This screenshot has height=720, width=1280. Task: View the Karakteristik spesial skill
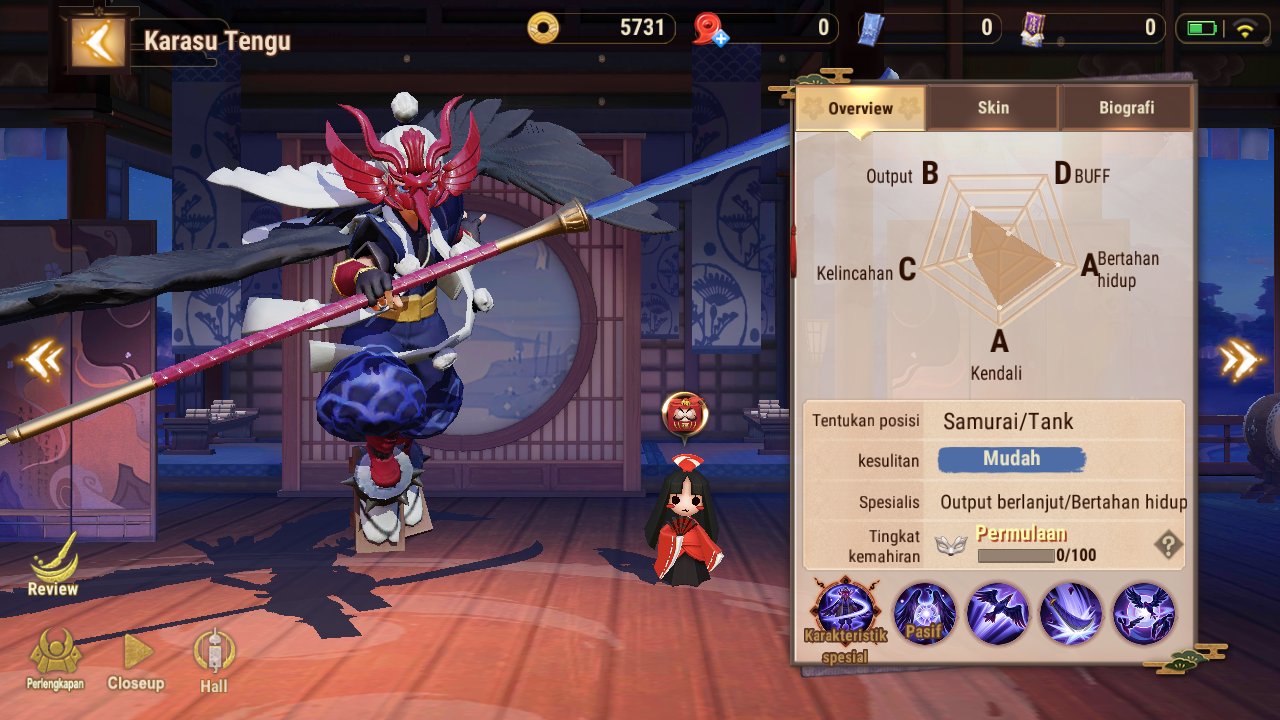coord(846,612)
